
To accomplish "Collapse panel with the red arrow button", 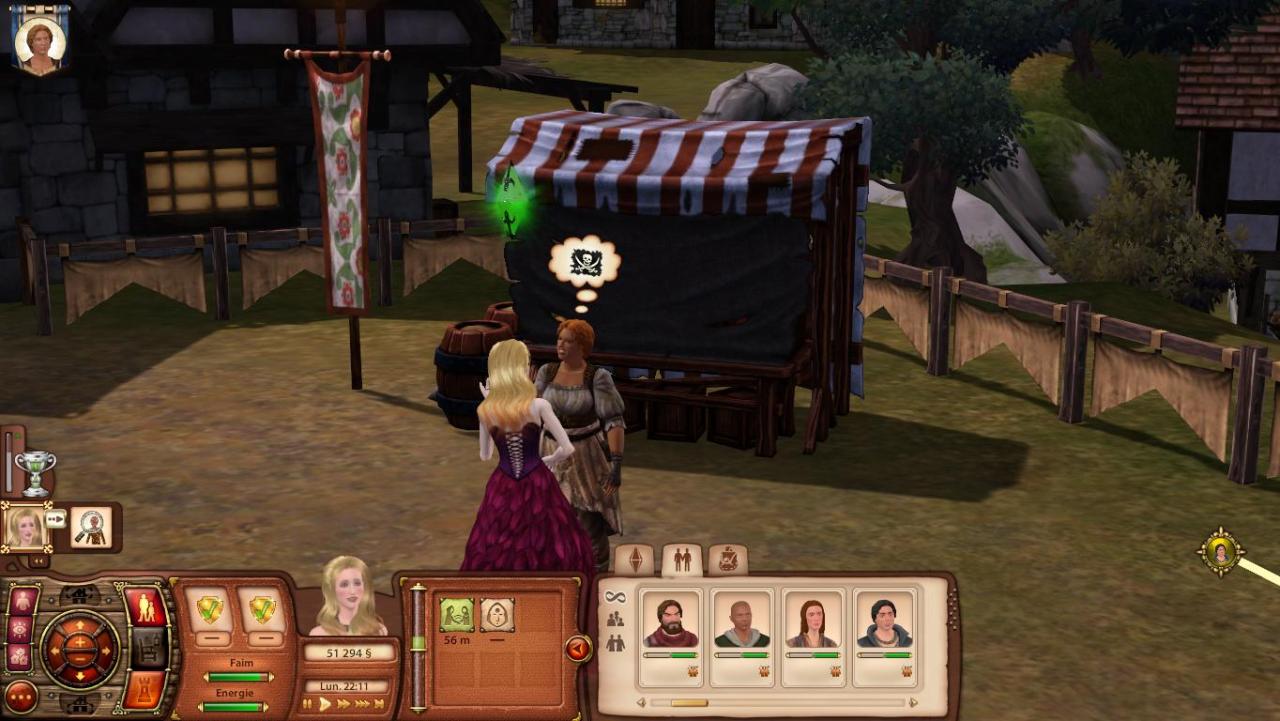I will pos(577,650).
